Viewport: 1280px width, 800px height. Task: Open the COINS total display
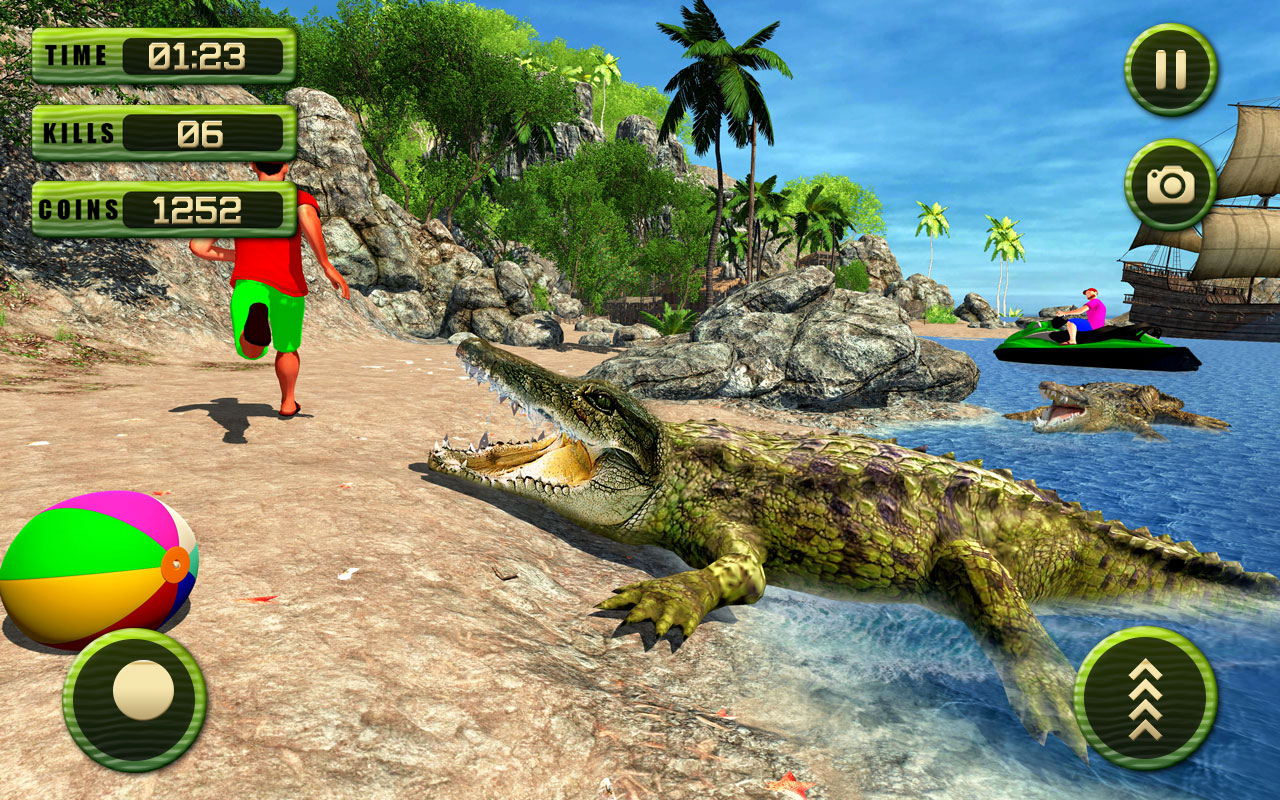click(163, 208)
